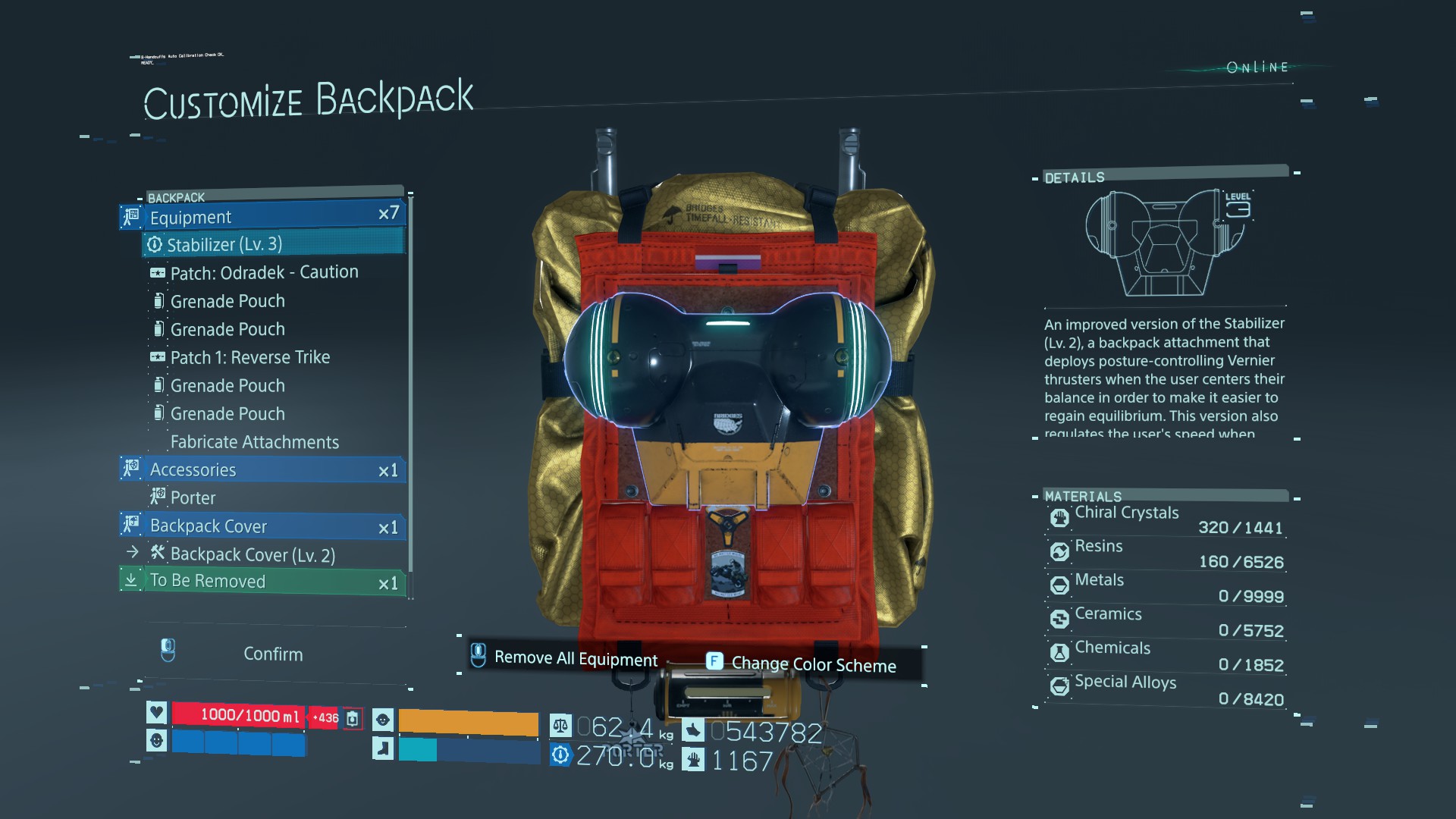This screenshot has width=1456, height=819.
Task: Select the Accessories category header
Action: point(262,470)
